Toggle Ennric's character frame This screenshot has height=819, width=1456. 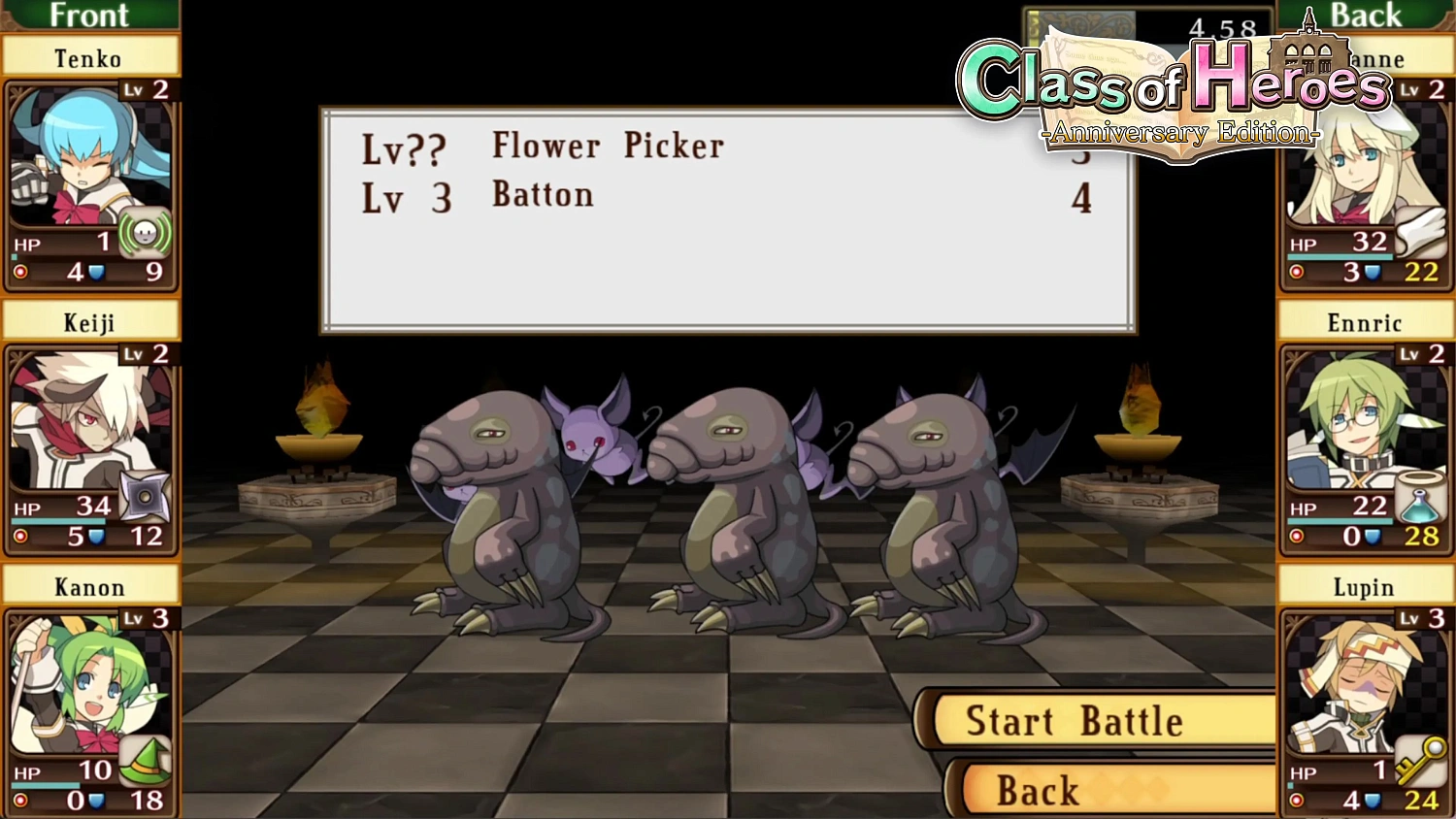[x=1359, y=427]
